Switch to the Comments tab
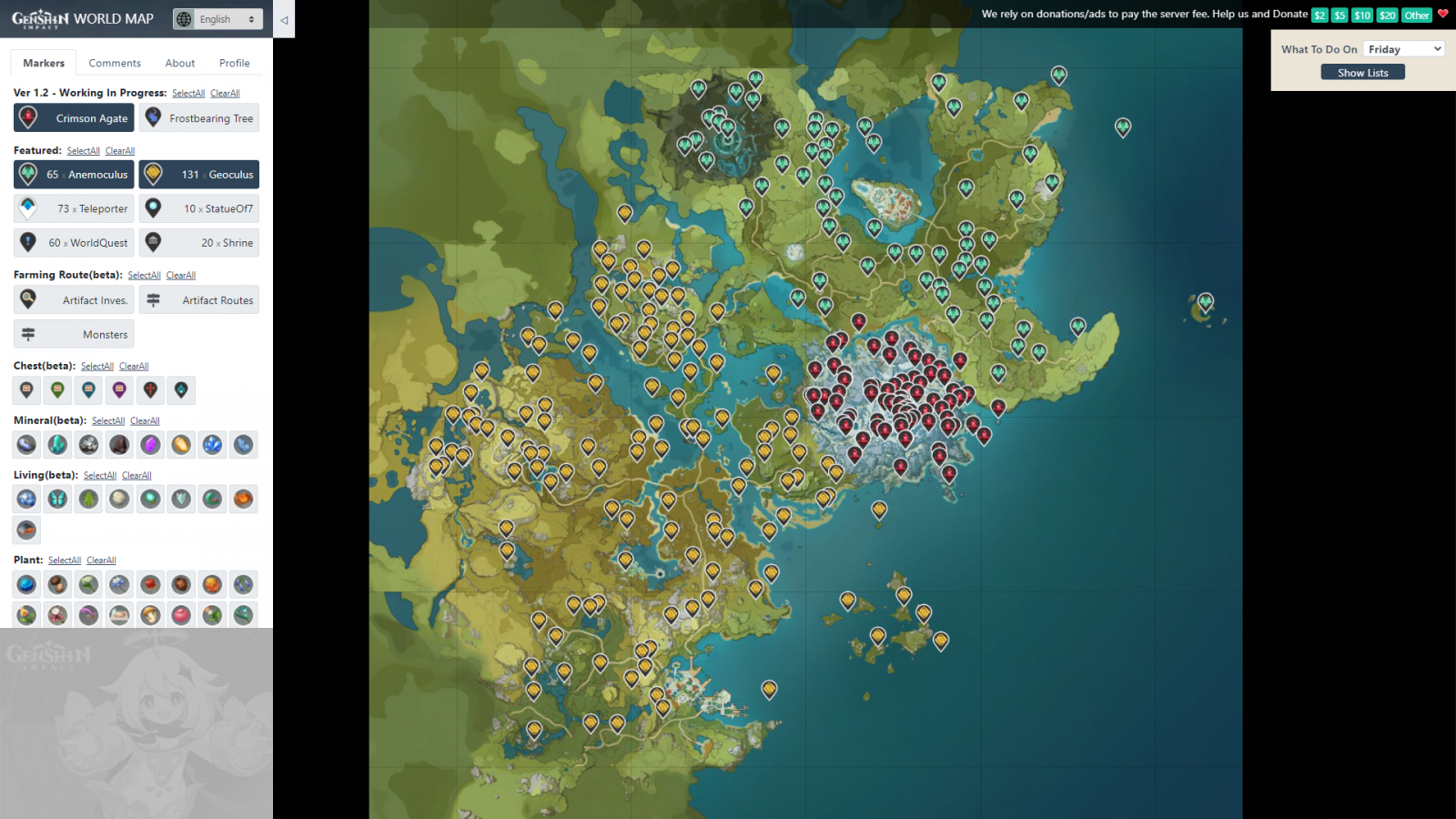Image resolution: width=1456 pixels, height=819 pixels. pos(115,63)
